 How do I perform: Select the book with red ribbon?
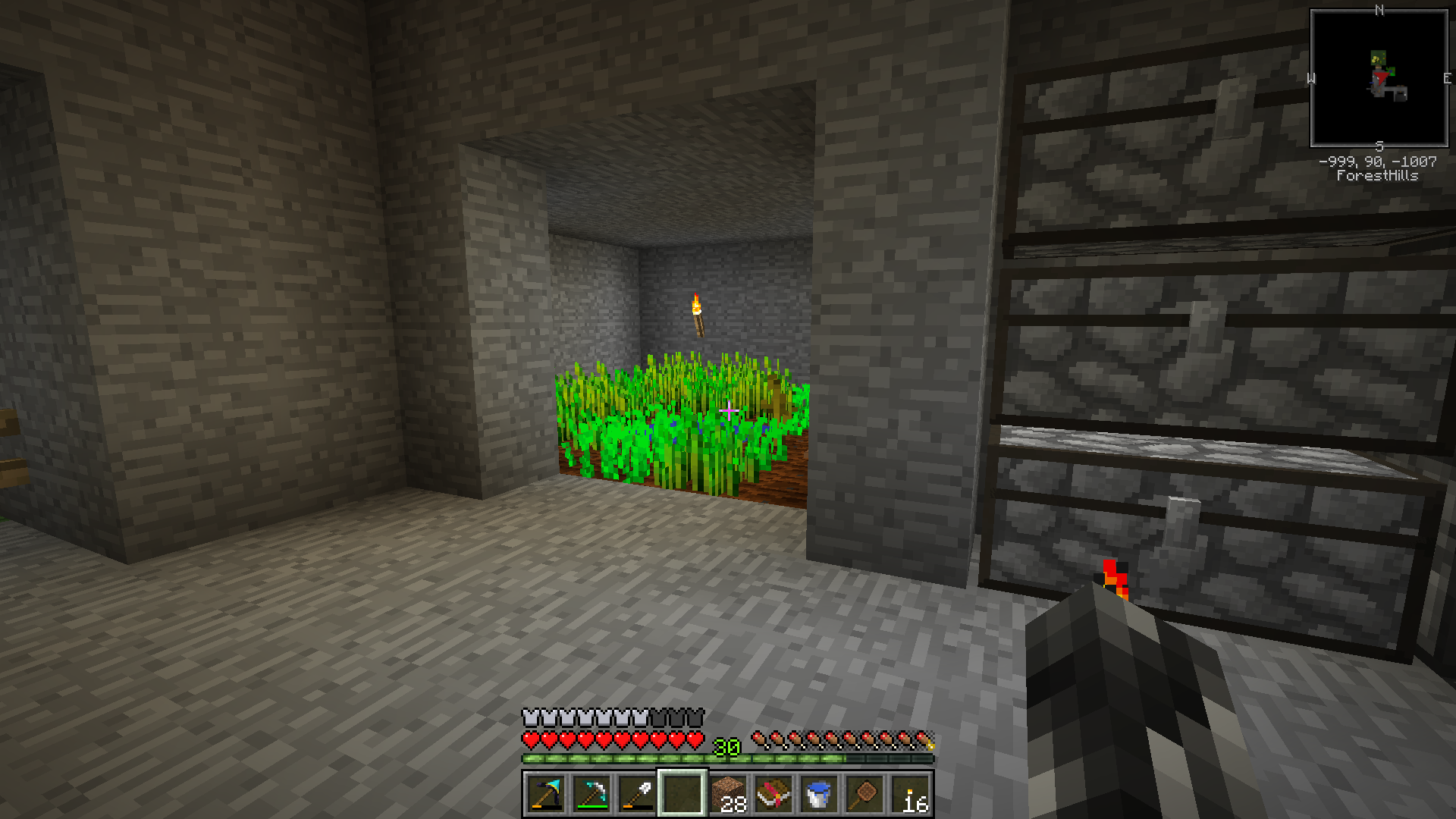(773, 794)
